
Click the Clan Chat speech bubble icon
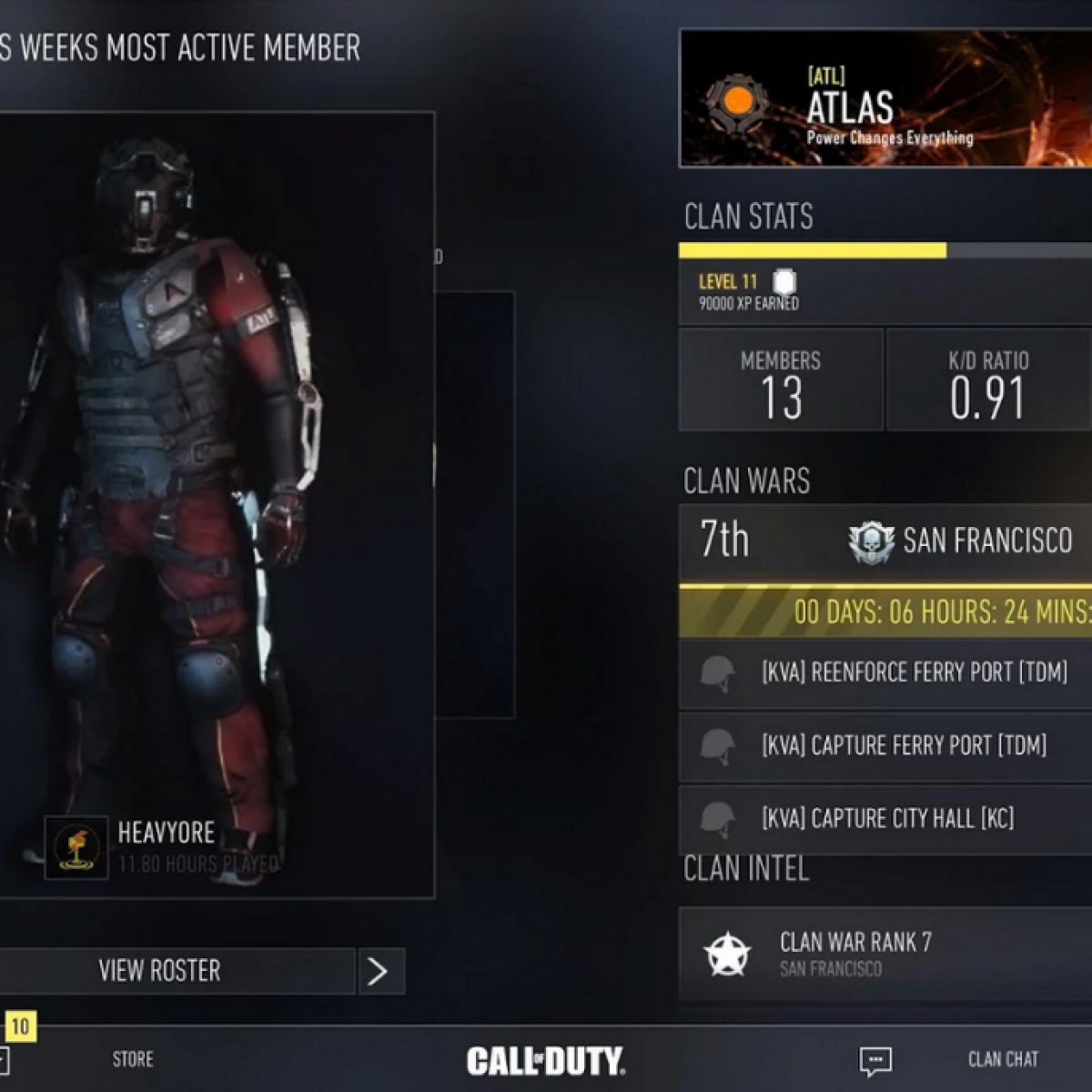(875, 1060)
